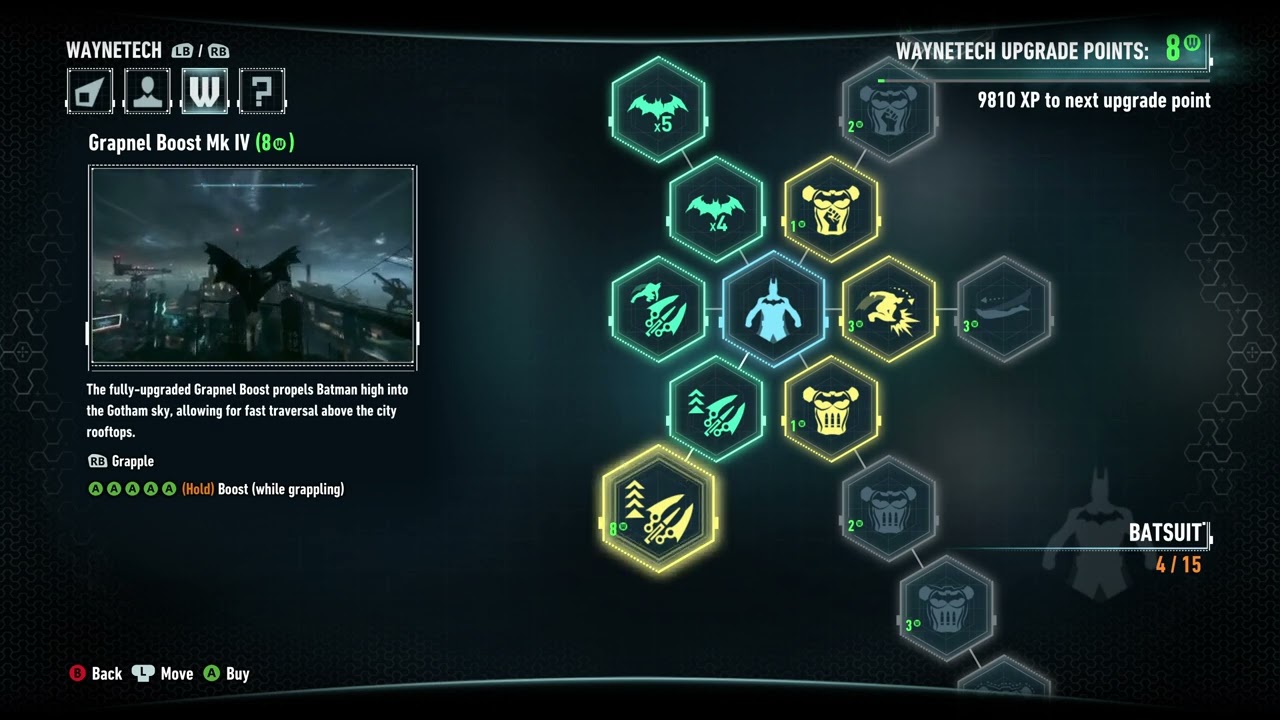Image resolution: width=1280 pixels, height=720 pixels.
Task: Select the greyed-out batwing gadget upgrade node
Action: click(x=1004, y=308)
